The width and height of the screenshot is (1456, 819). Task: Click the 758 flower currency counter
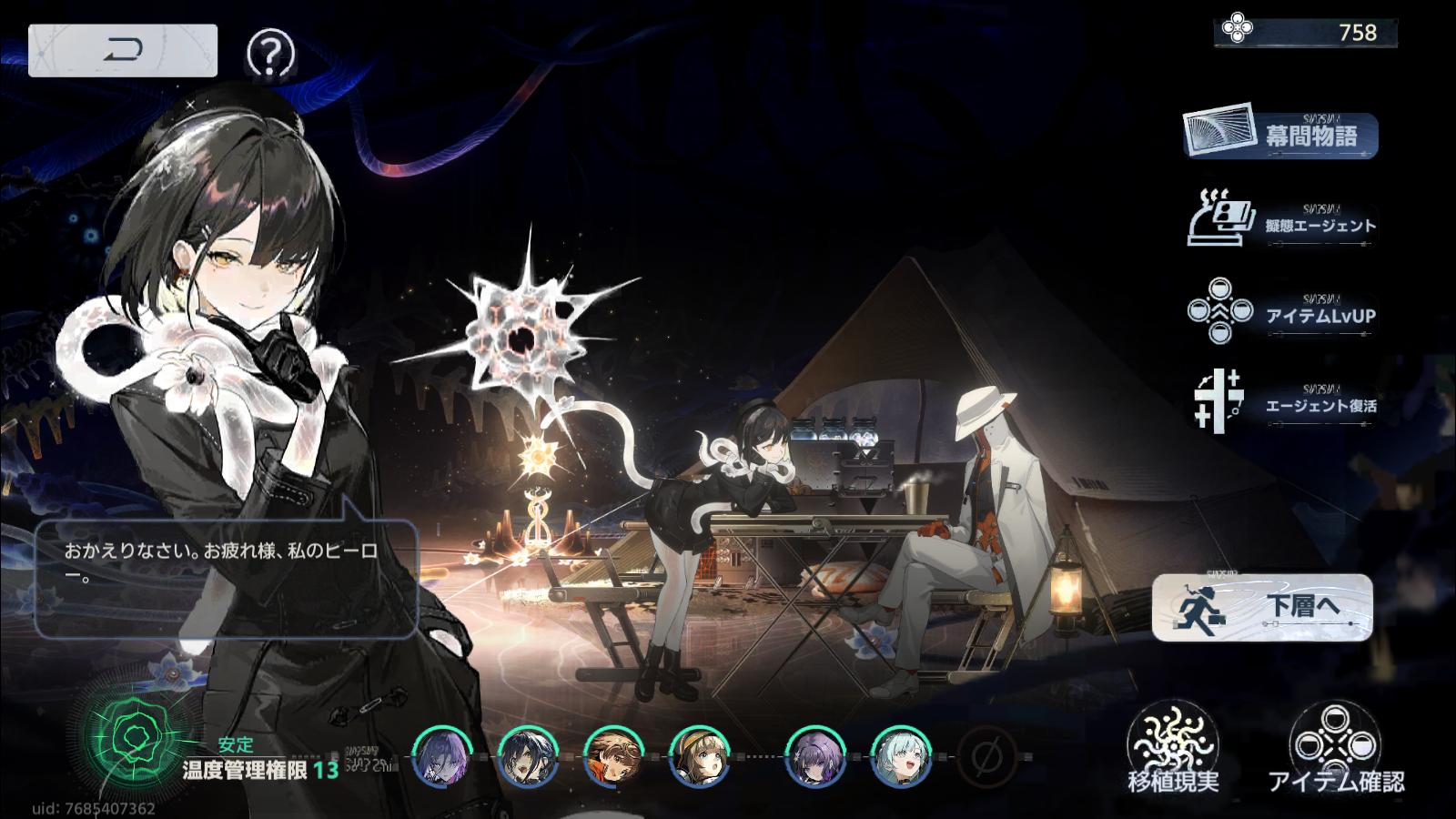[x=1305, y=33]
